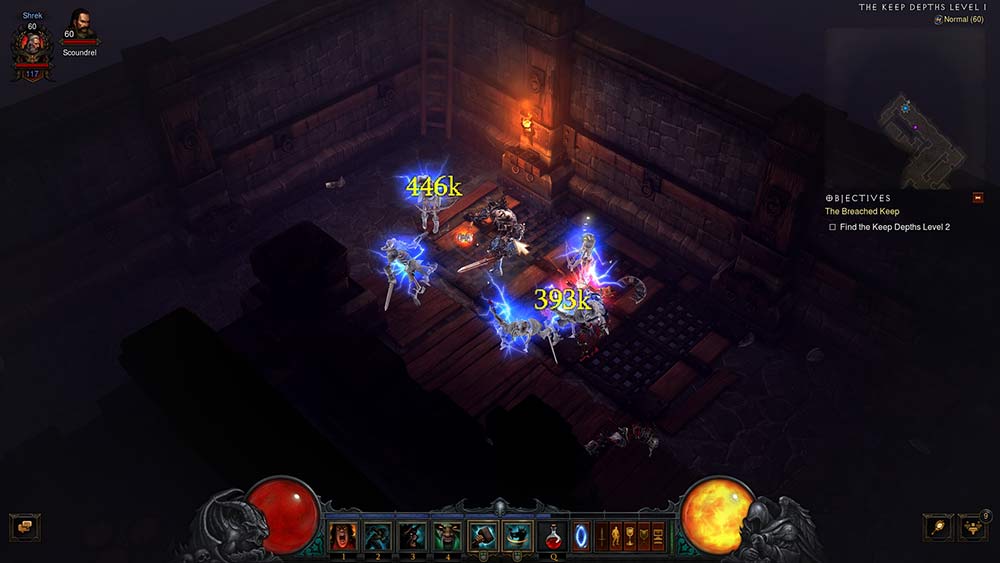This screenshot has height=563, width=1000.
Task: Click the golden mace button
Action: pos(937,527)
